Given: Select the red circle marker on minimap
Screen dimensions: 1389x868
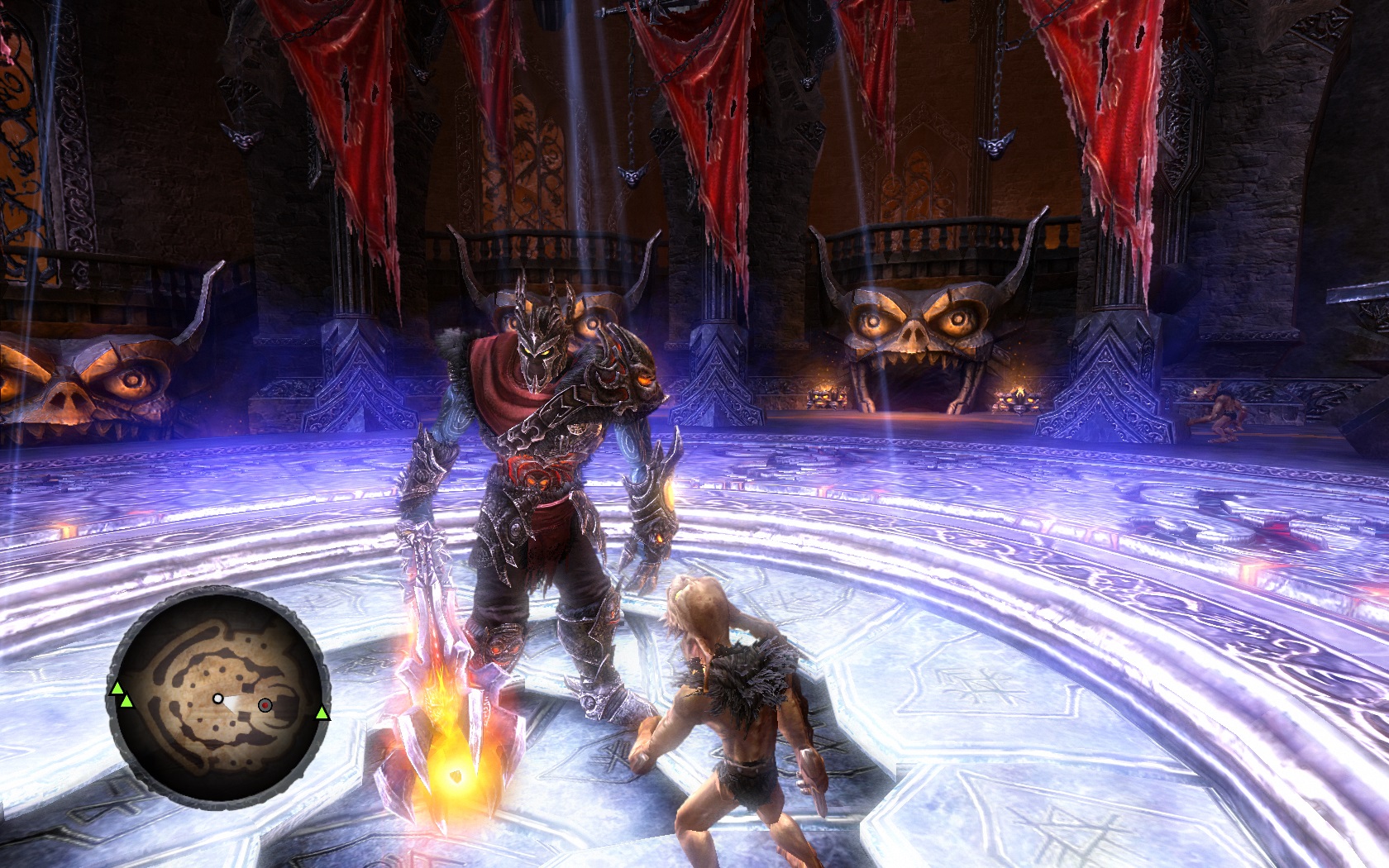Looking at the screenshot, I should [265, 705].
